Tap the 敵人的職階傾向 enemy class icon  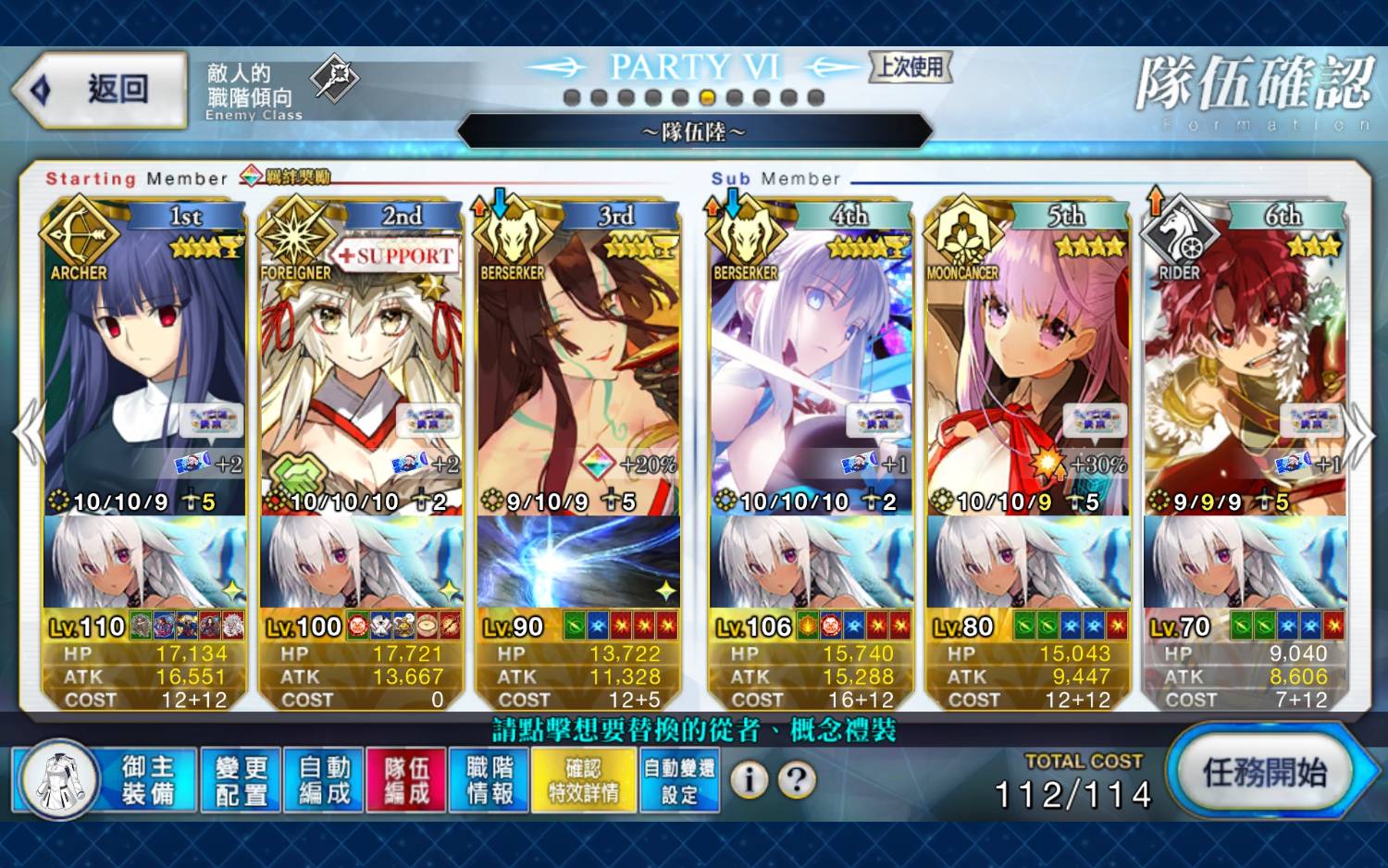[x=334, y=78]
